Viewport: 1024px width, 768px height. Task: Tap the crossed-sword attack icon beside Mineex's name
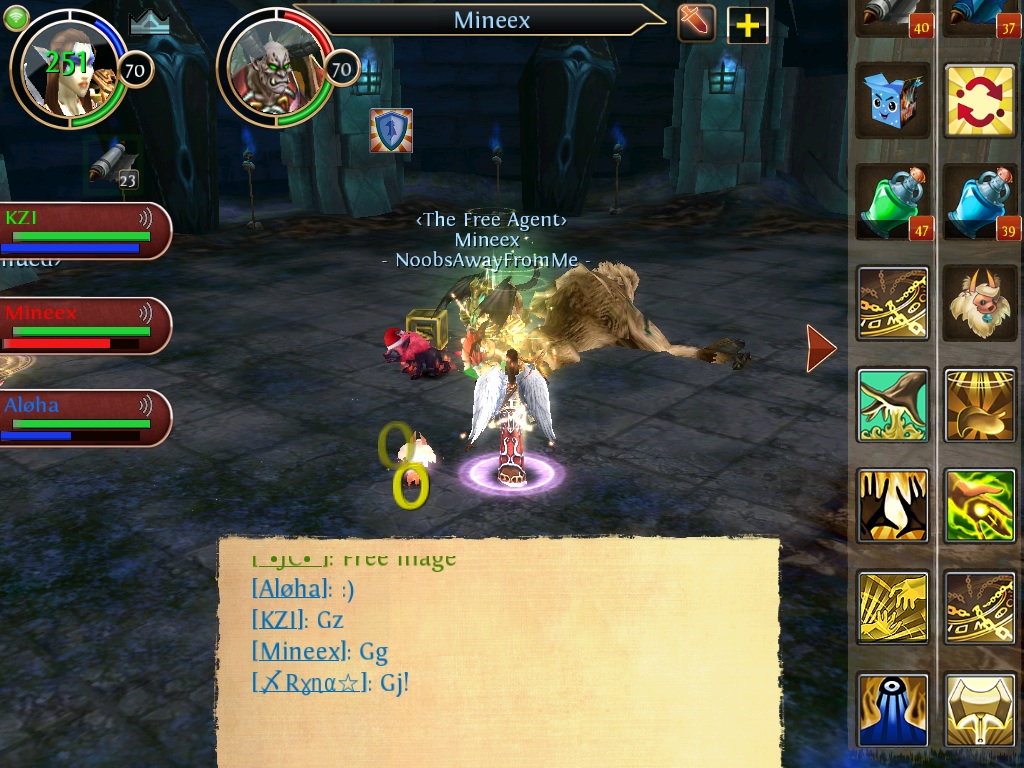pyautogui.click(x=696, y=23)
